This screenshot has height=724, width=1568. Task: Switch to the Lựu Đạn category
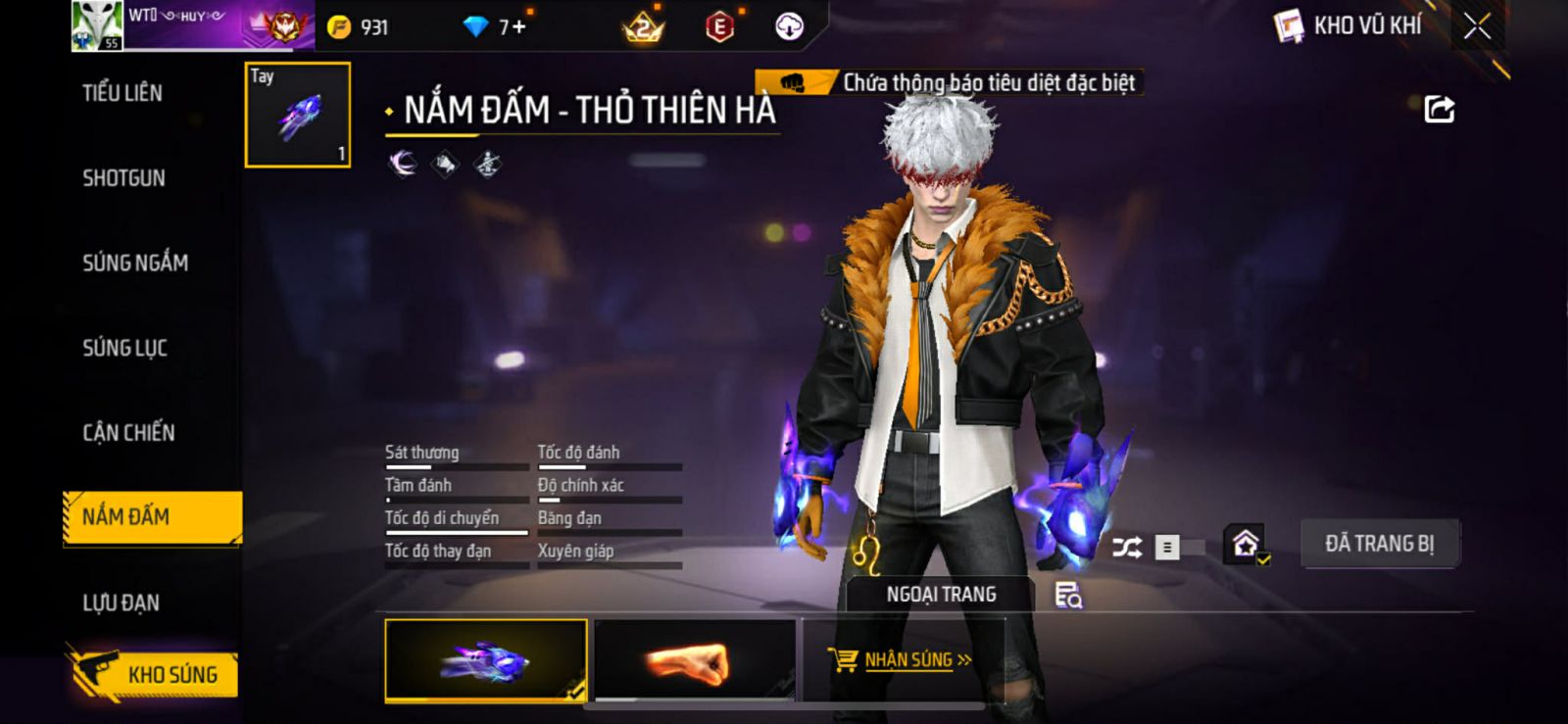(121, 603)
